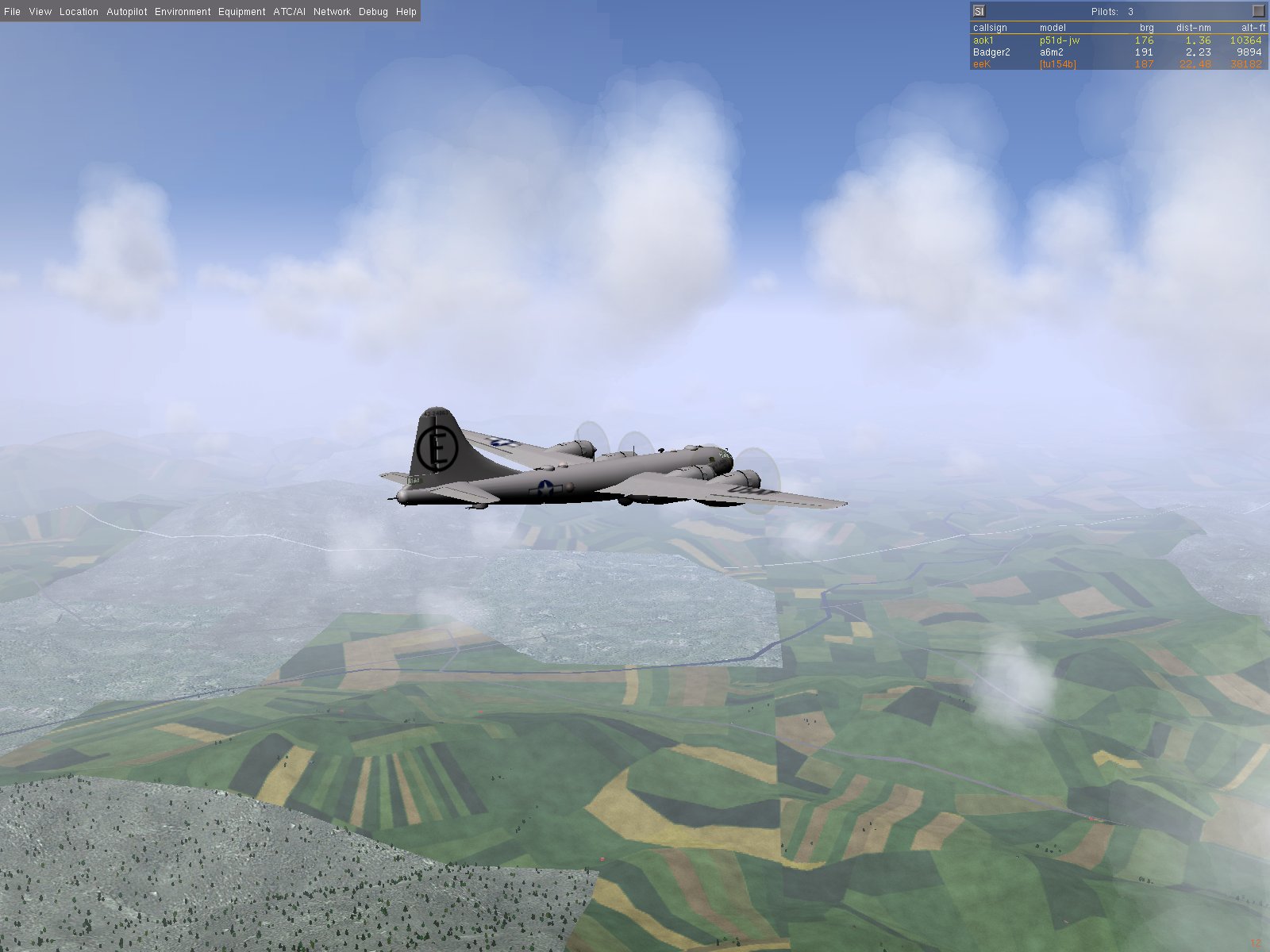Toggle SI units in pilot list
This screenshot has height=952, width=1270.
[x=979, y=11]
